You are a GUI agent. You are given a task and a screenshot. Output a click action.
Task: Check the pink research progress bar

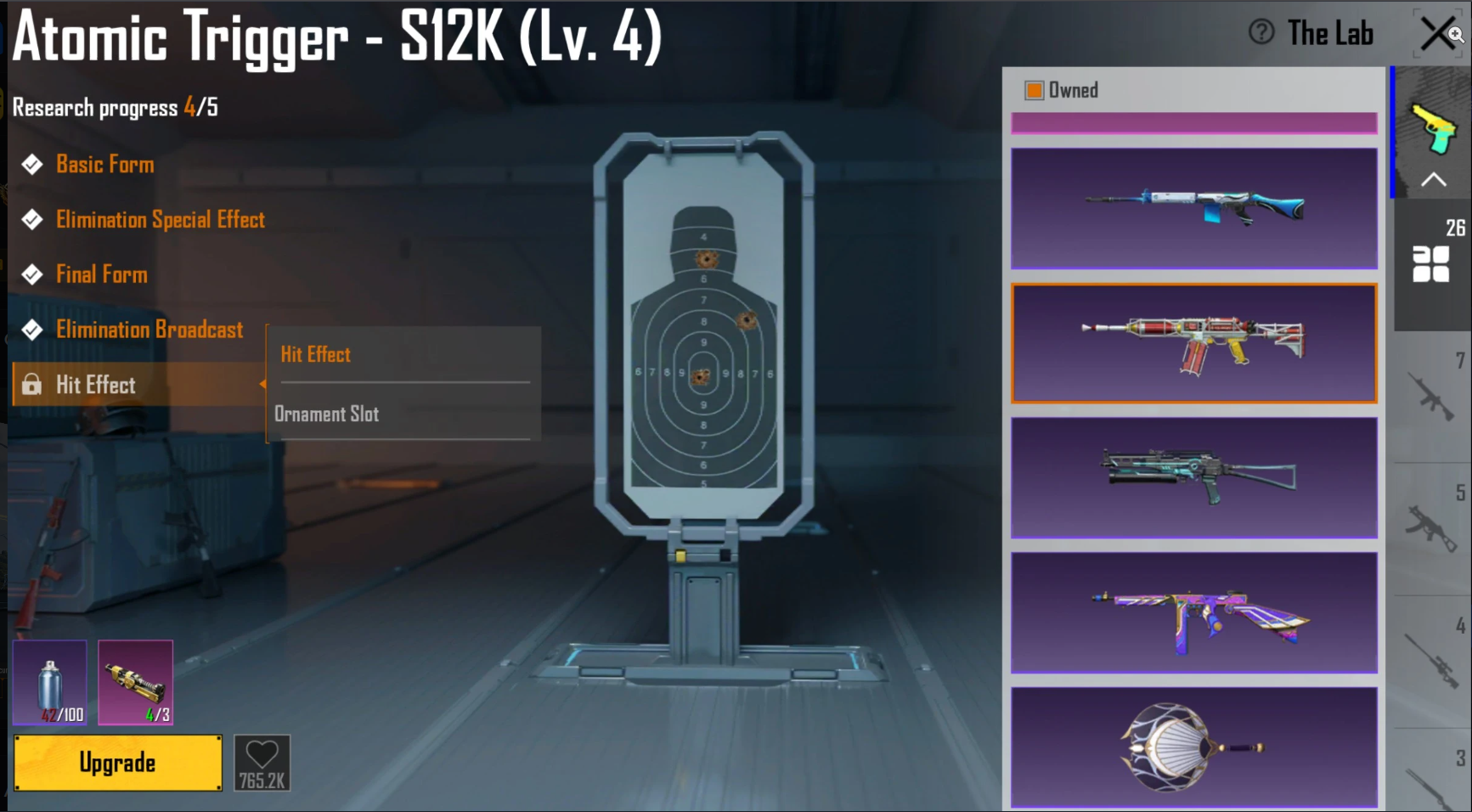click(1193, 123)
